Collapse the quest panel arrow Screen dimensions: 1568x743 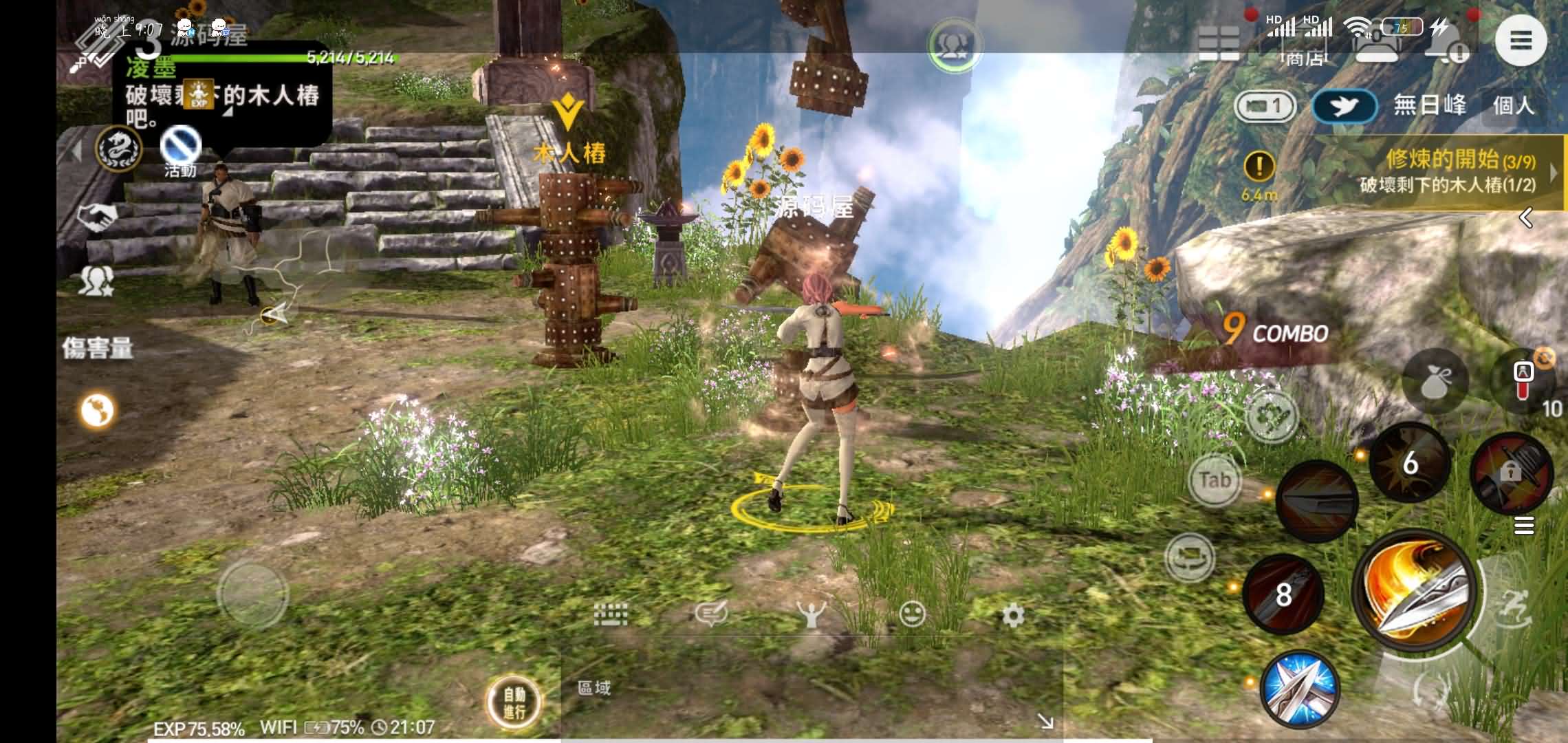pyautogui.click(x=1526, y=218)
